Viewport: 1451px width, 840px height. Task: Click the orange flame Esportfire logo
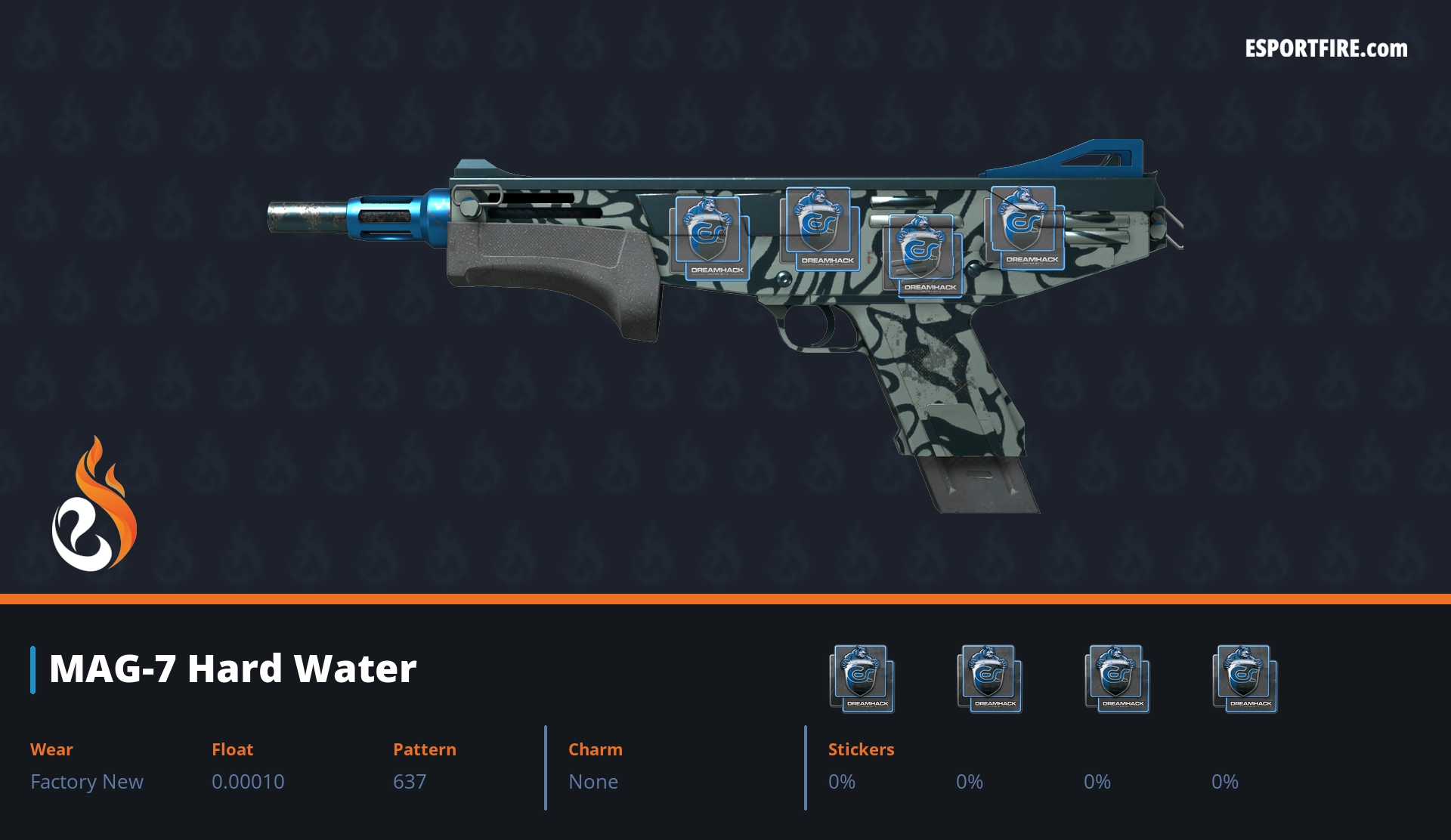(94, 505)
